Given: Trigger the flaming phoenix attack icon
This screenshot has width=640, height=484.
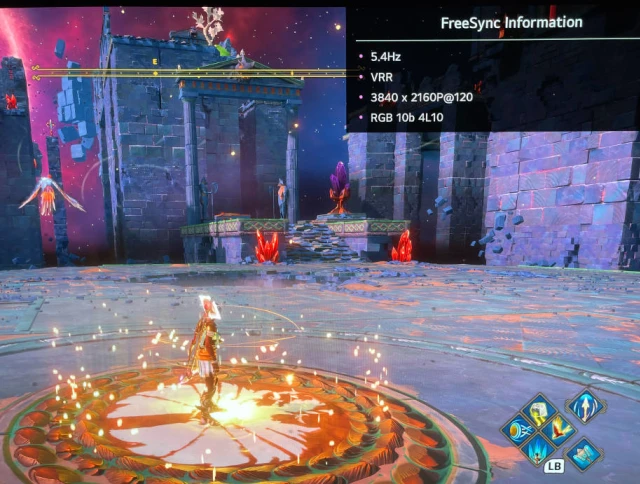Looking at the screenshot, I should point(560,428).
